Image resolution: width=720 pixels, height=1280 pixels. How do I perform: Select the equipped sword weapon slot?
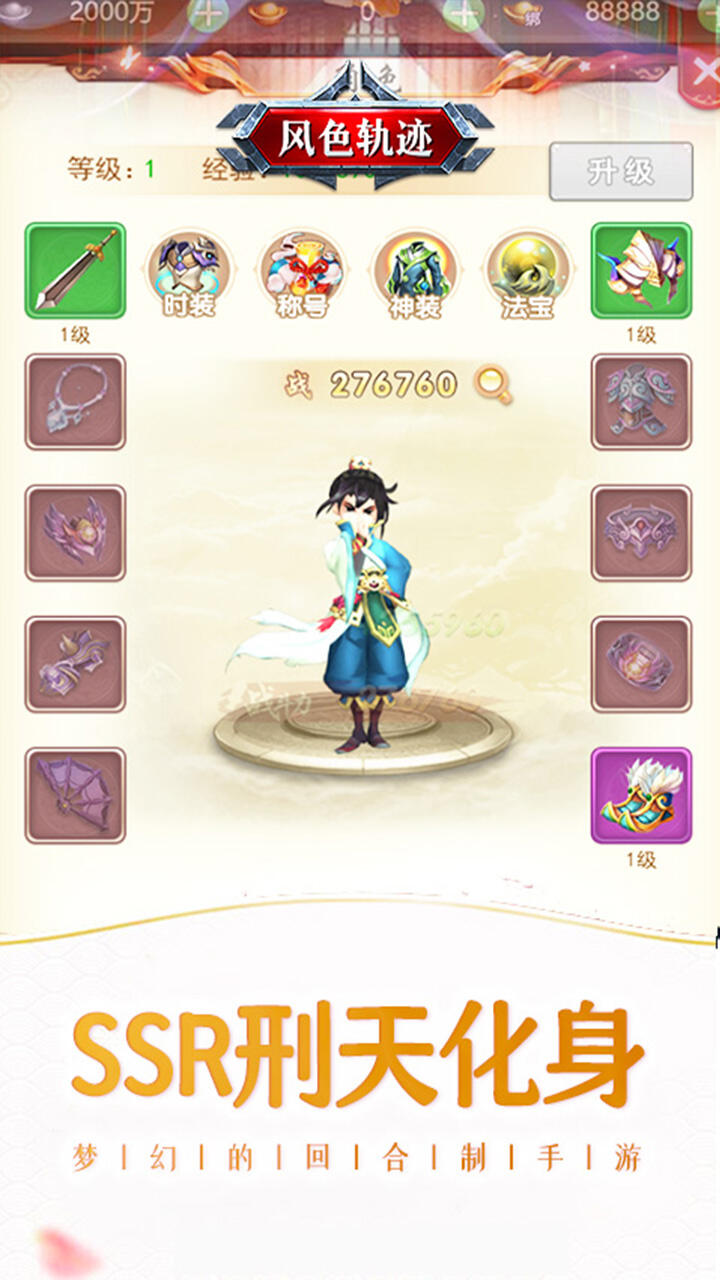[x=75, y=271]
